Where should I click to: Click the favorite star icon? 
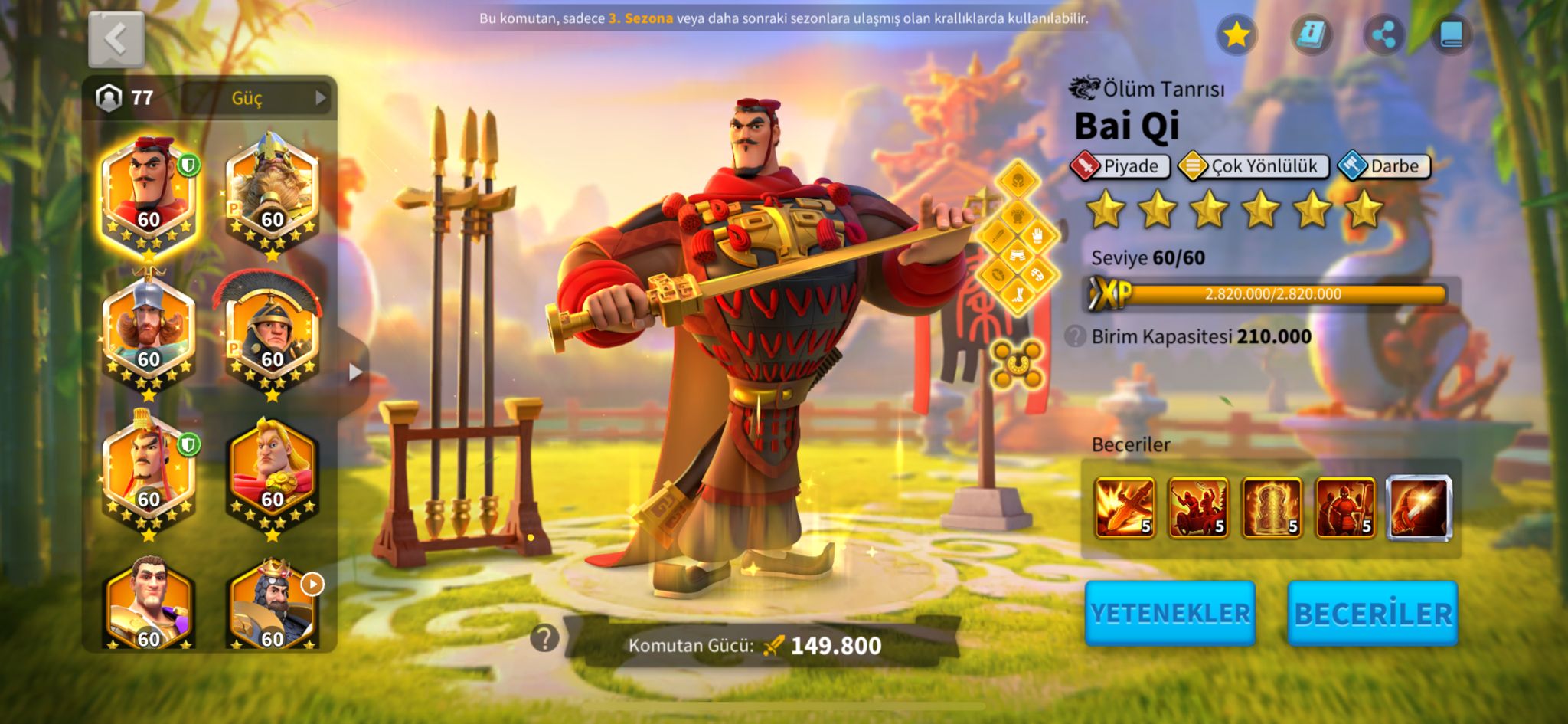(x=1236, y=34)
